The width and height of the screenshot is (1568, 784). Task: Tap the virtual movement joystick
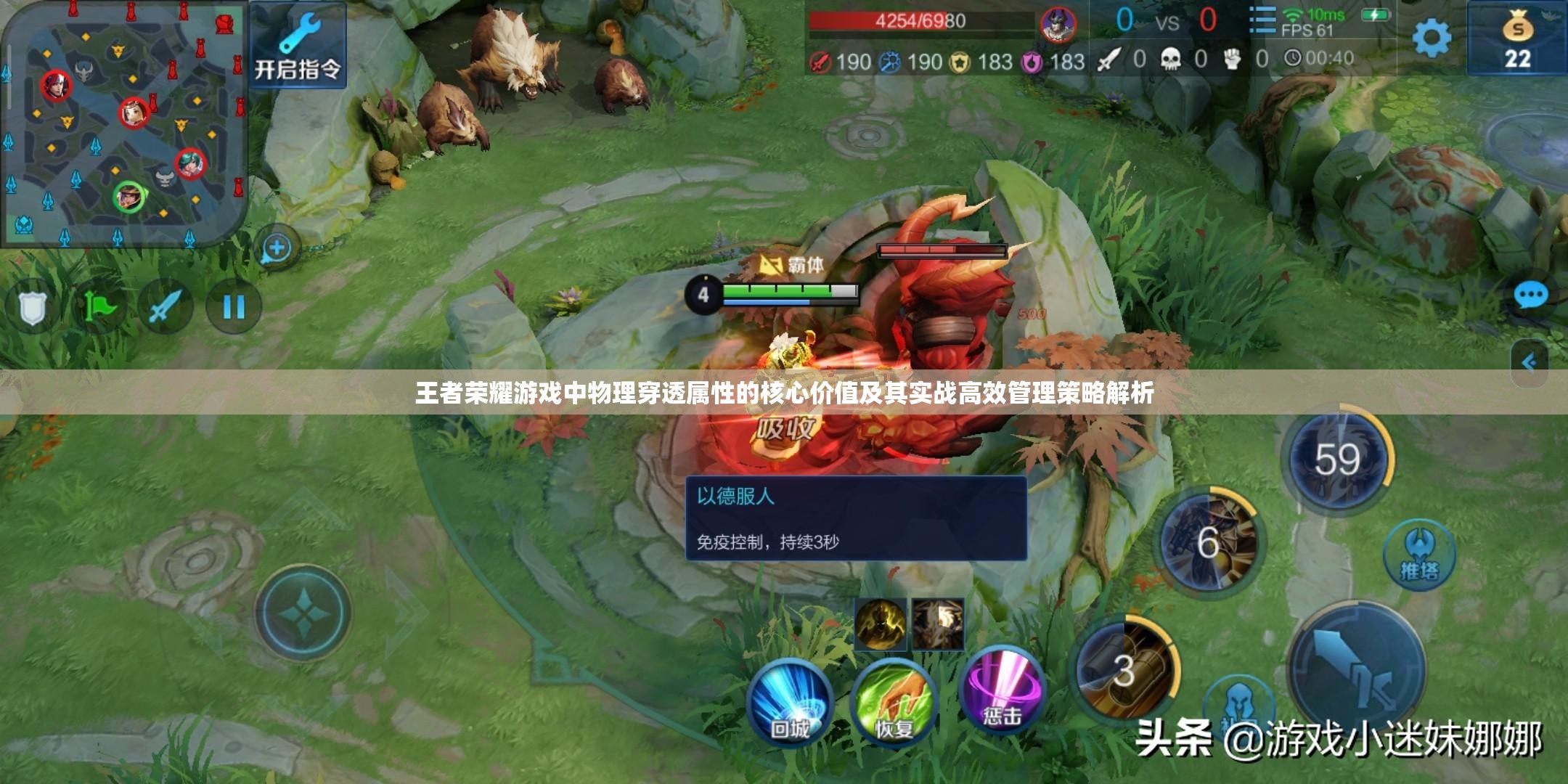(x=303, y=613)
